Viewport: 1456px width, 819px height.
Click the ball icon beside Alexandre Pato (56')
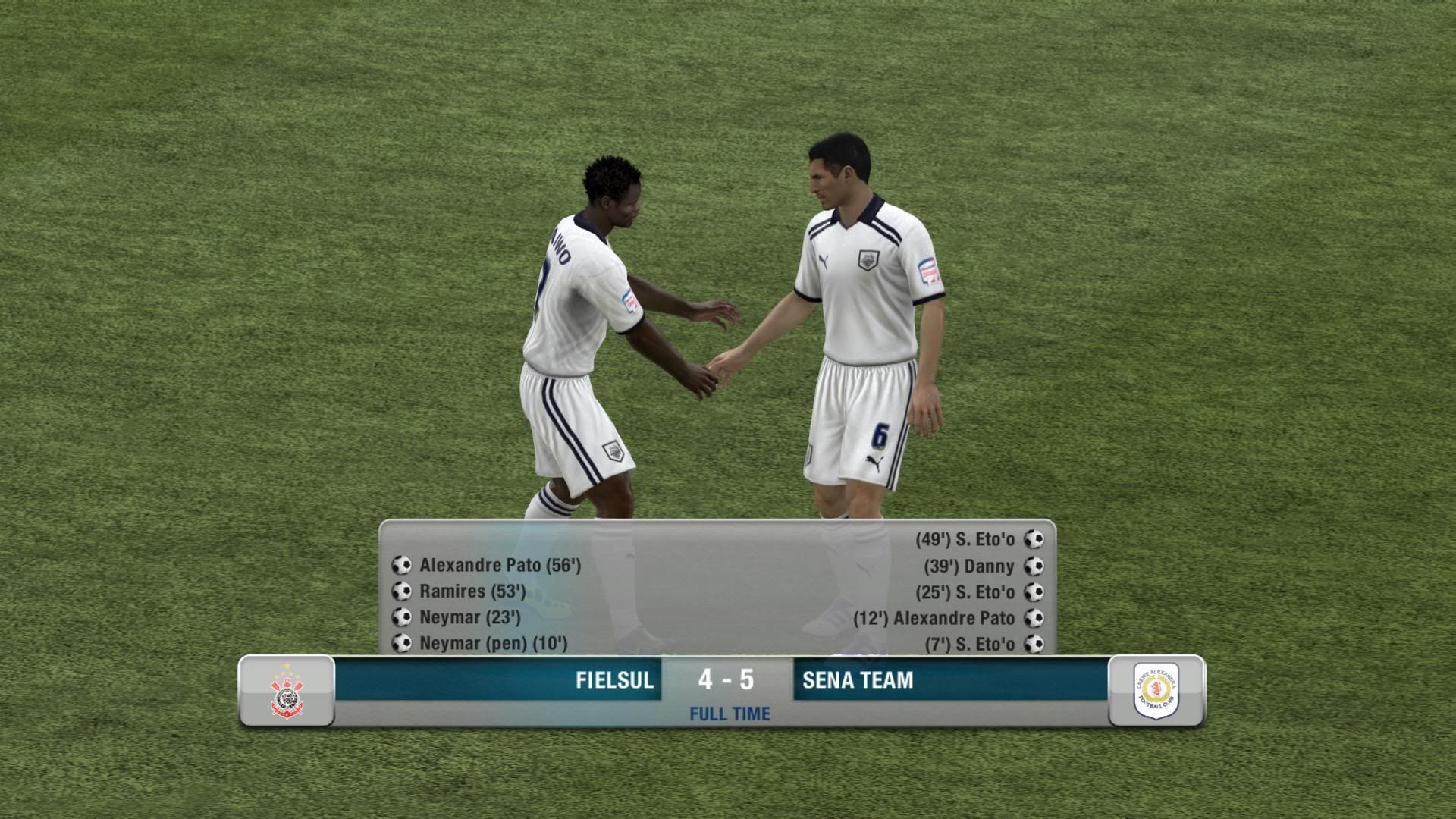point(400,565)
